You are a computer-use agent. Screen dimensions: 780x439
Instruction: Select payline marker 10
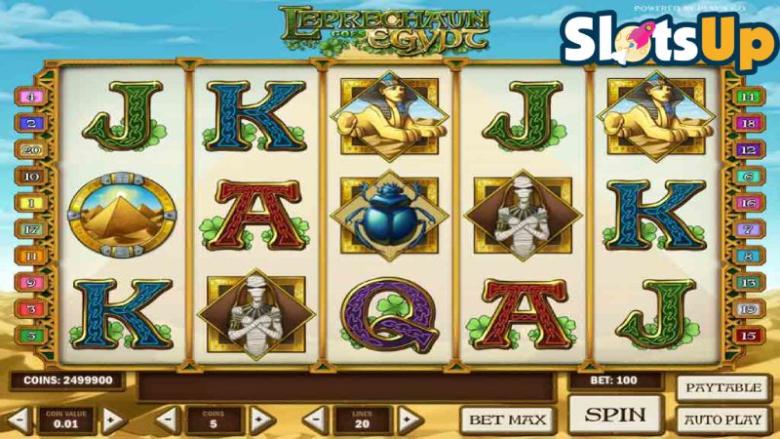click(x=31, y=177)
